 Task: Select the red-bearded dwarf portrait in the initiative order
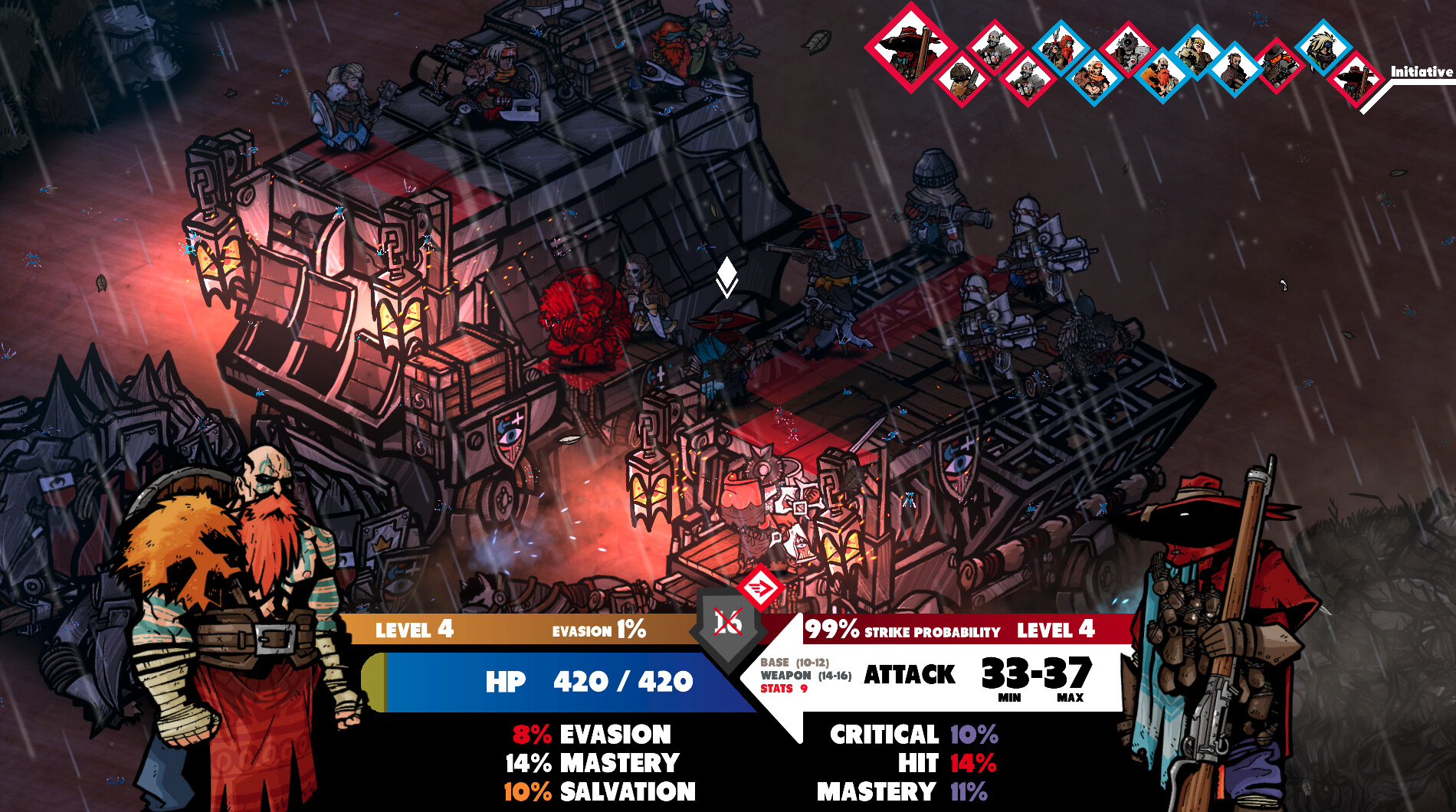coord(1161,74)
